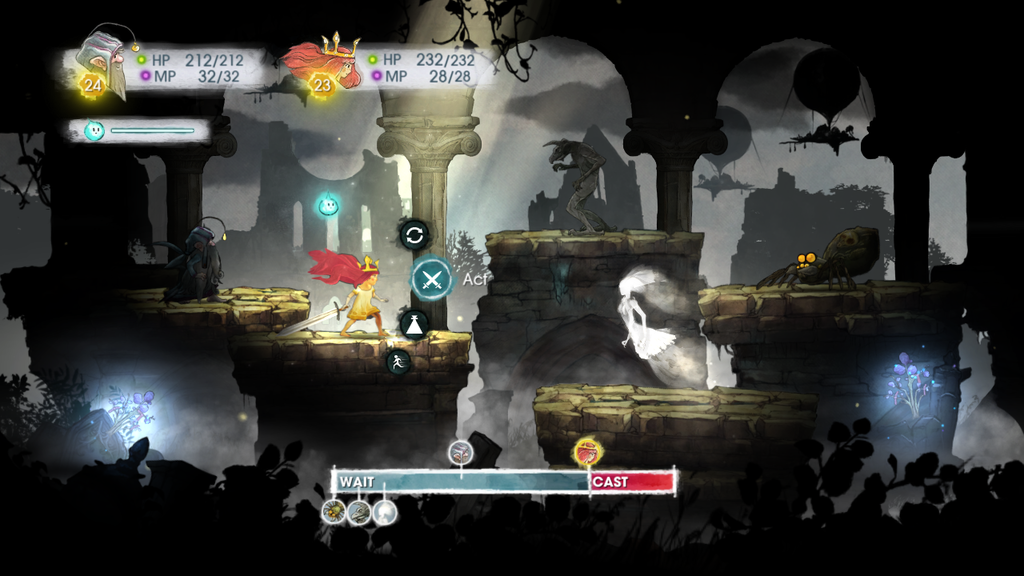Select the helmeted ally's timeline marker
This screenshot has height=576, width=1024.
(461, 452)
